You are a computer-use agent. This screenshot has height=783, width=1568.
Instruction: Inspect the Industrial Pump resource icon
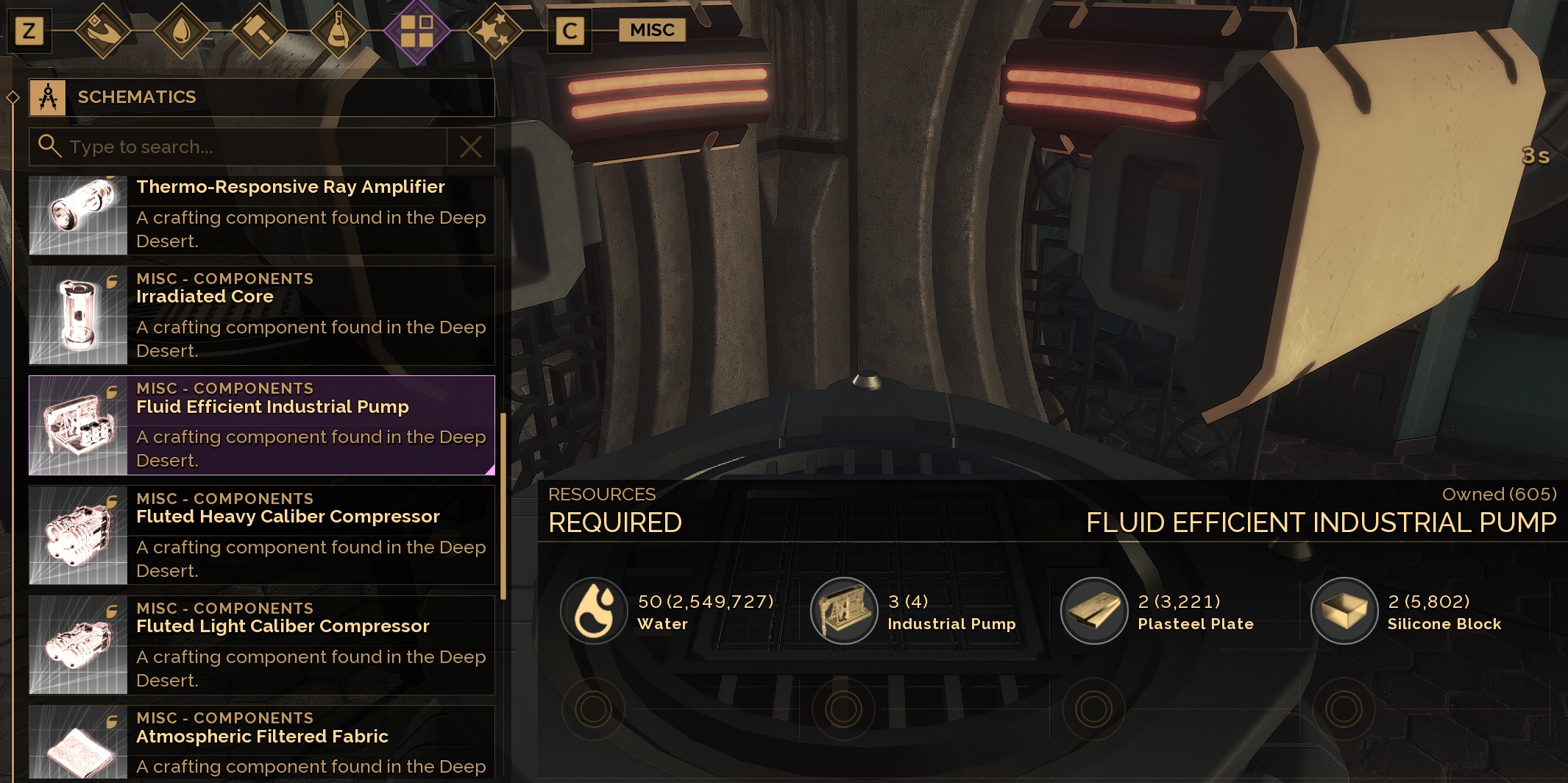tap(843, 611)
